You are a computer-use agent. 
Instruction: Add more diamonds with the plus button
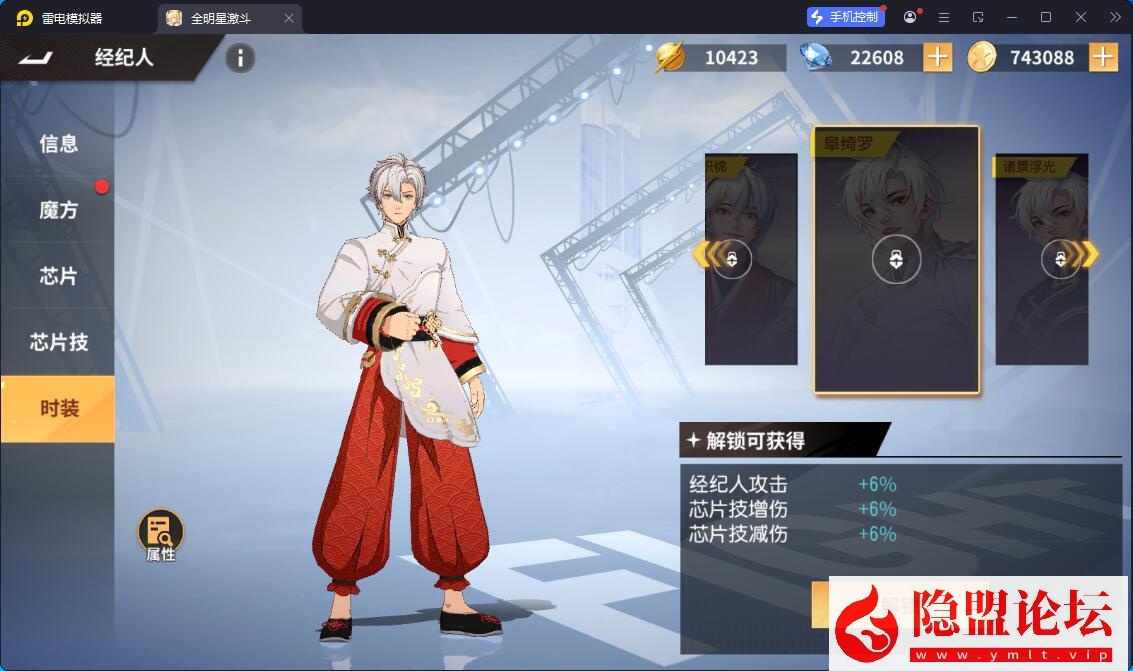(937, 58)
